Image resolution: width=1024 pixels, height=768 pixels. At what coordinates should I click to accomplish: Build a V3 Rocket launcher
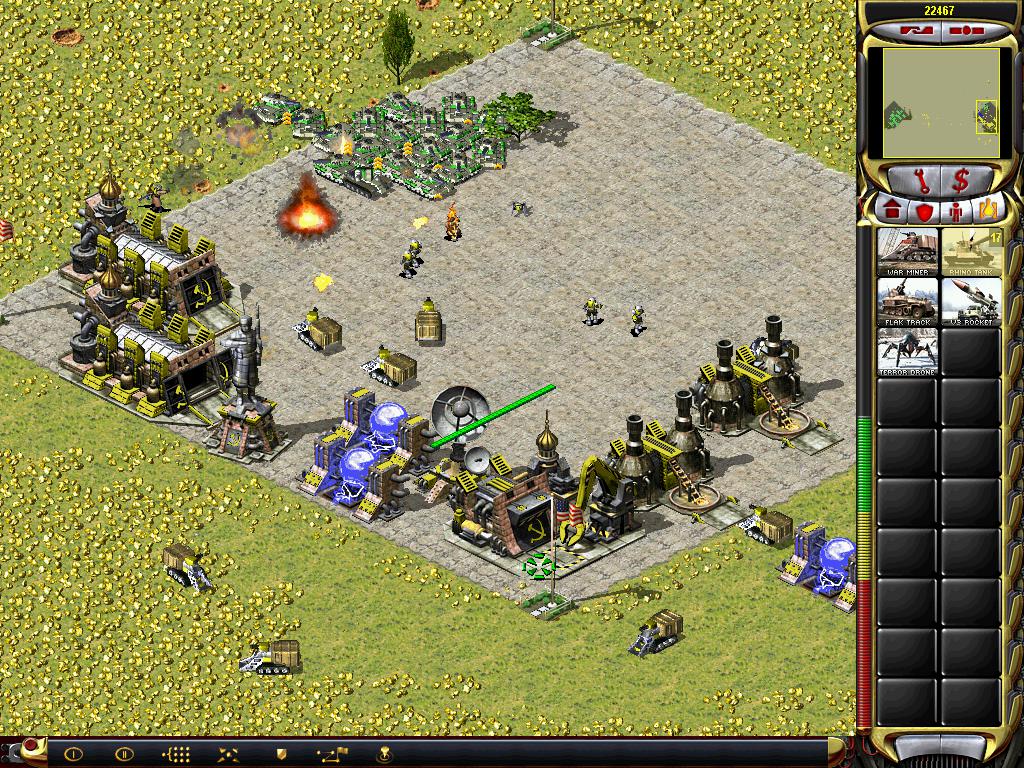coord(971,302)
